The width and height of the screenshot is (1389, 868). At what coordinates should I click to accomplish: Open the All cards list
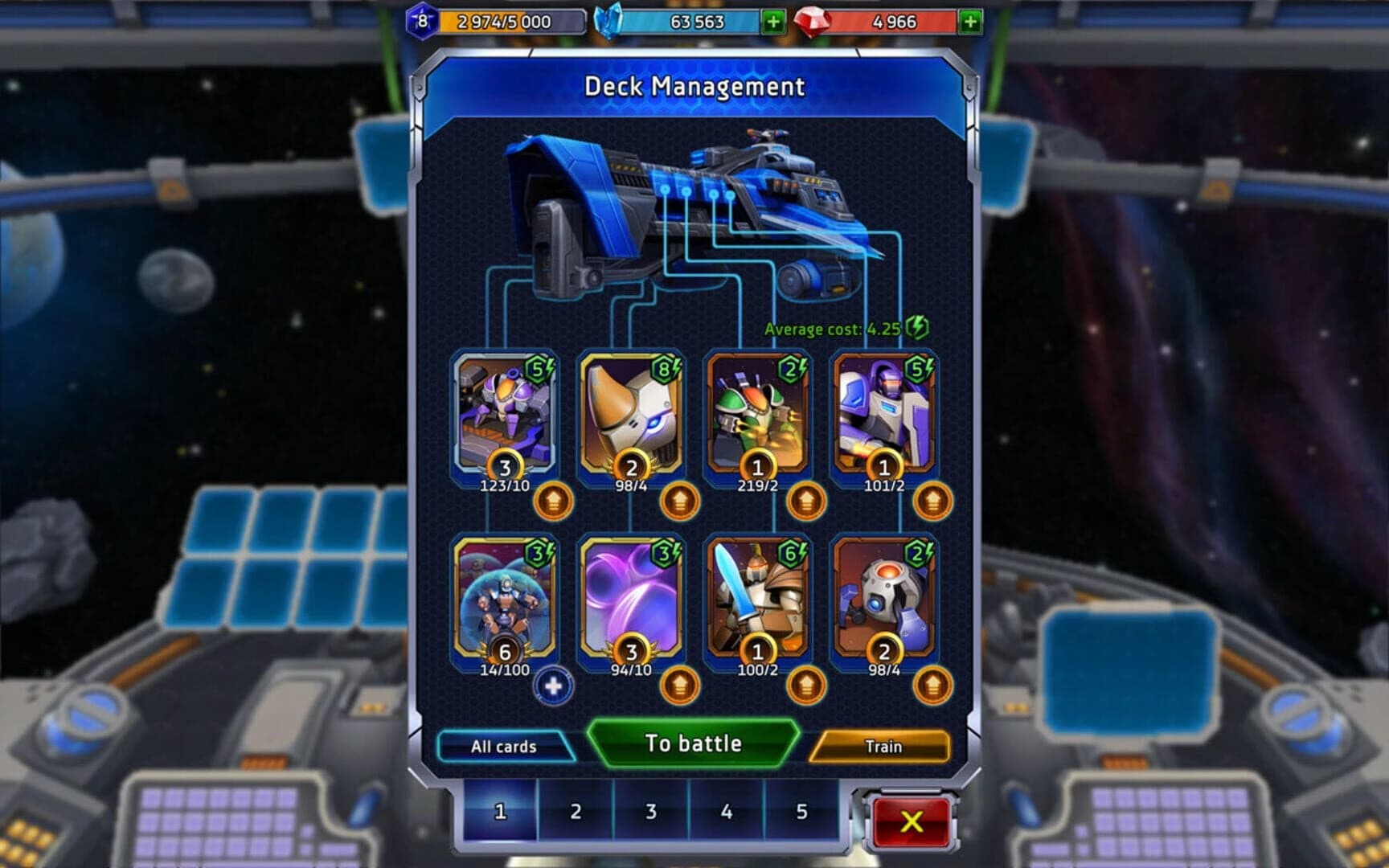tap(505, 747)
